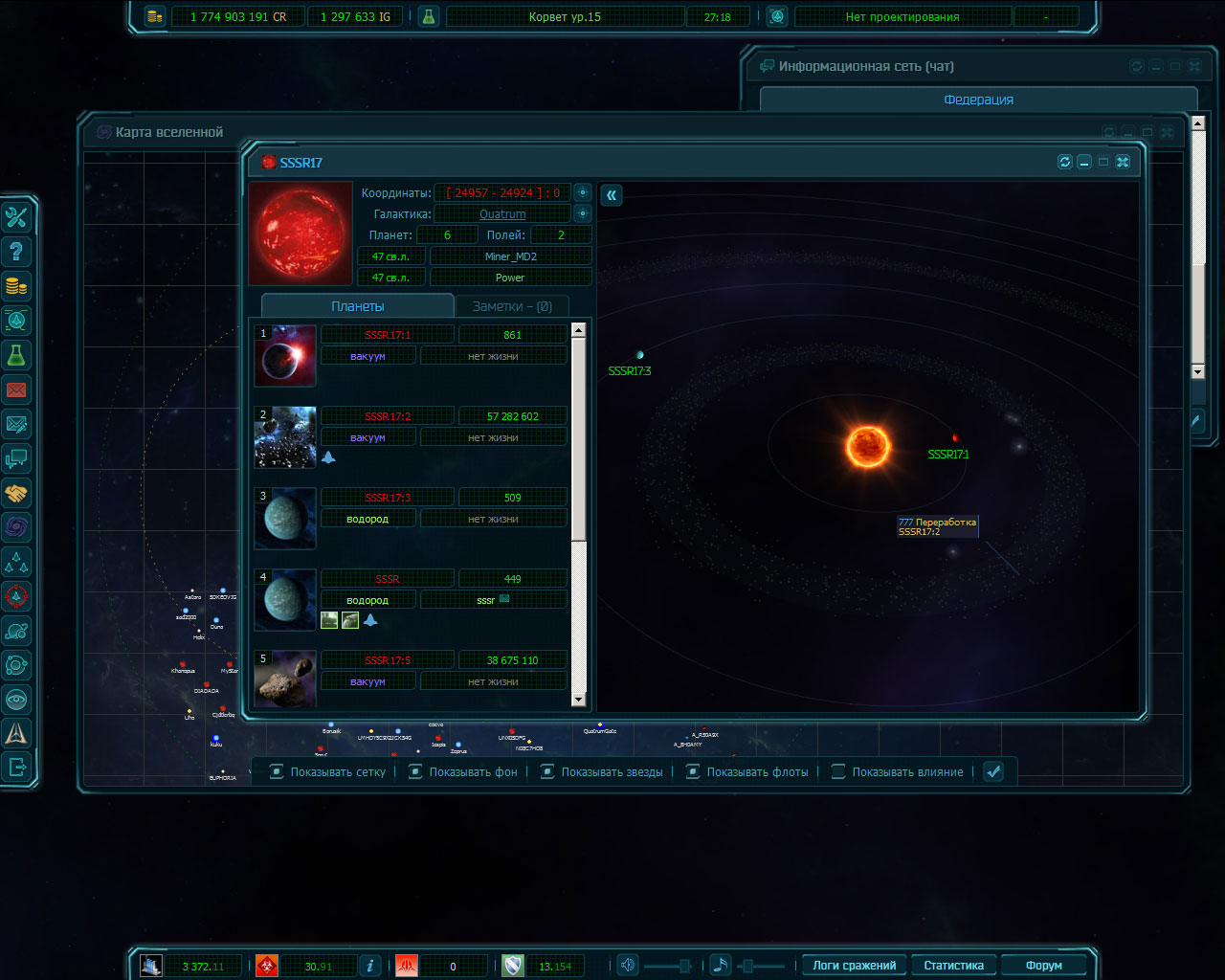Screen dimensions: 1225x980
Task: Choose the SSSR17:2 asteroid field thumbnail
Action: [285, 437]
